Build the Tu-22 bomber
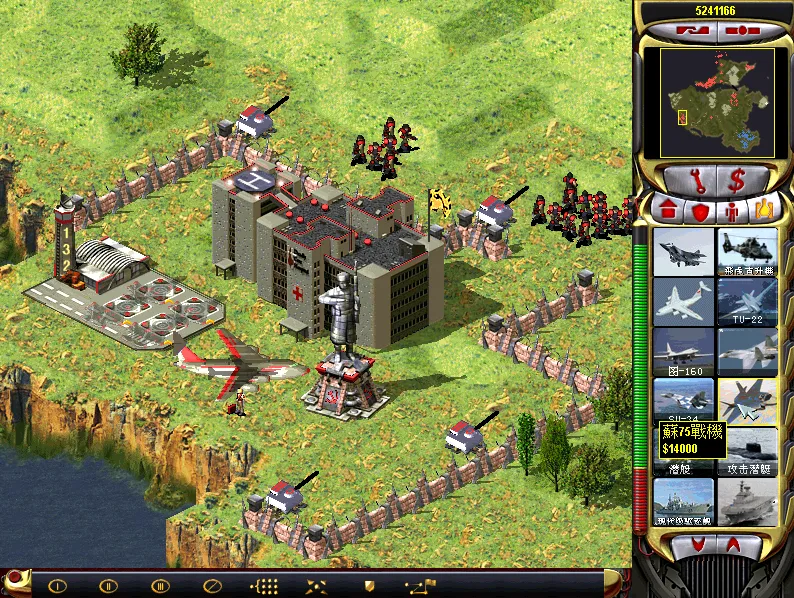 pos(747,301)
